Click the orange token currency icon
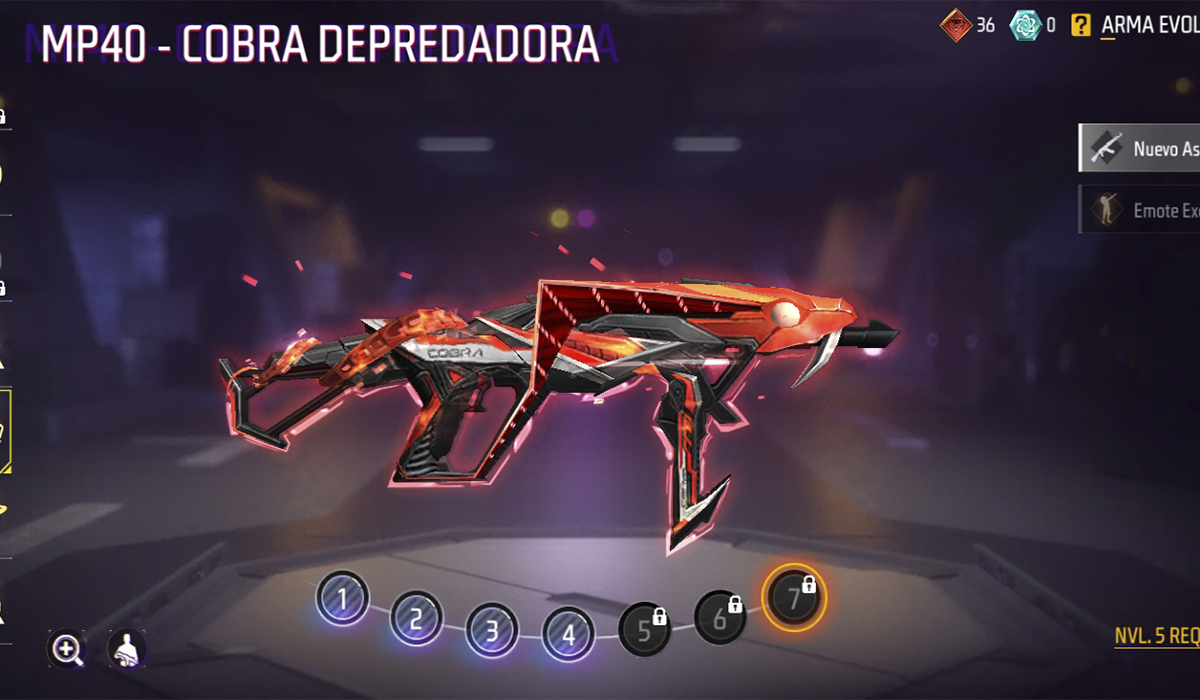The width and height of the screenshot is (1200, 700). tap(955, 24)
